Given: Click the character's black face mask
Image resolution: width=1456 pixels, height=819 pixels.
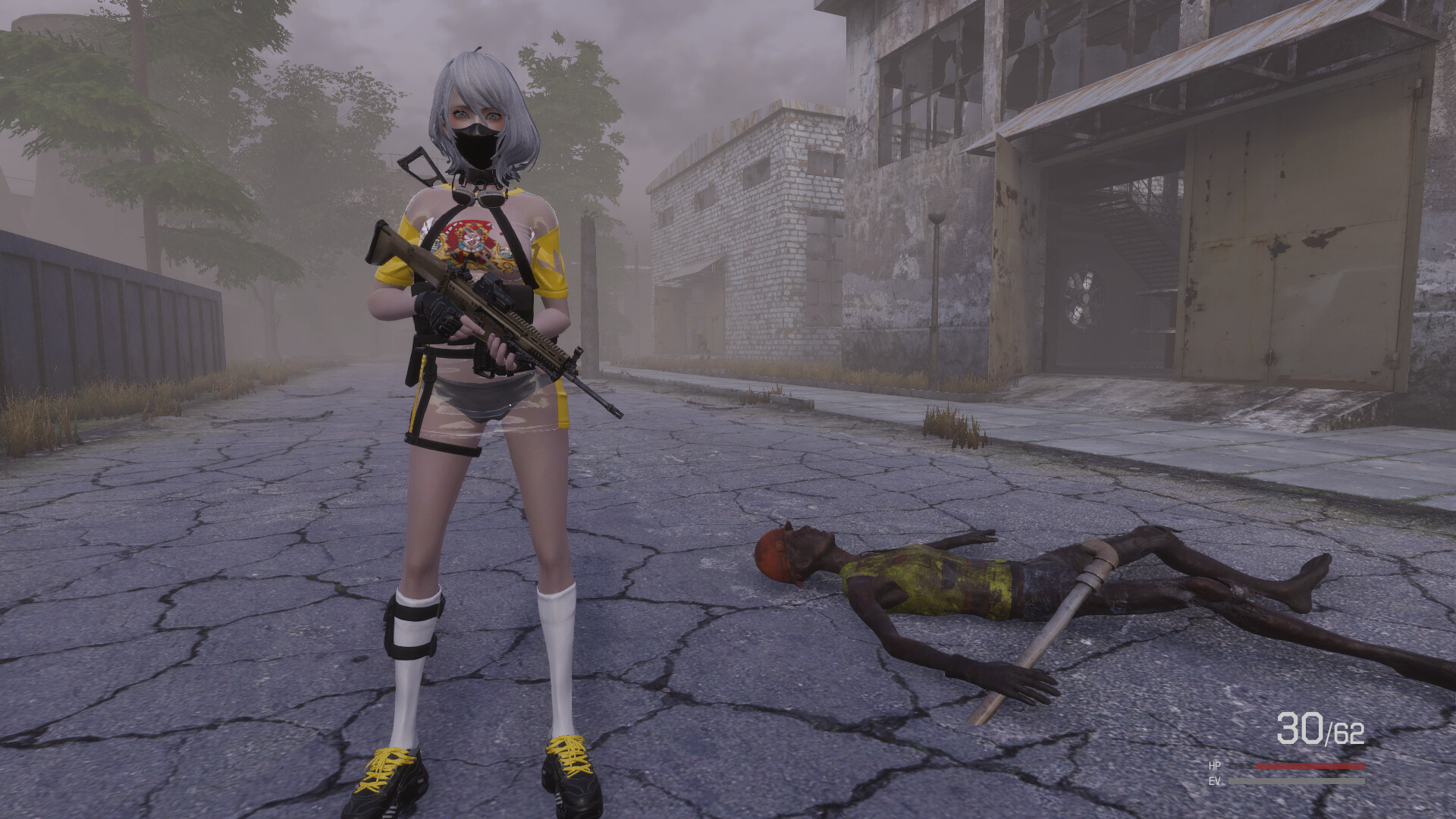Looking at the screenshot, I should pos(477,144).
